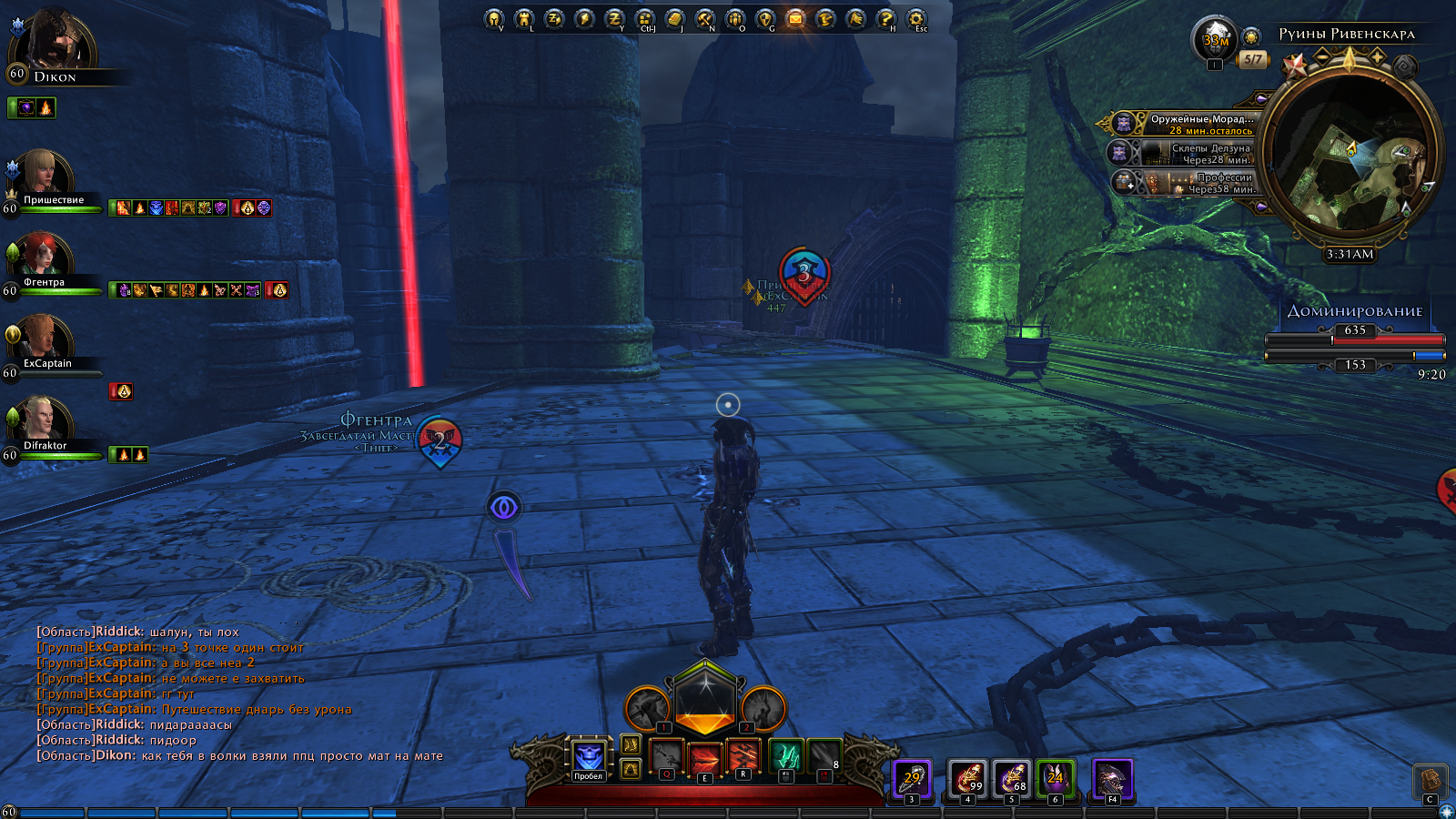Image resolution: width=1456 pixels, height=819 pixels.
Task: Use the potion slot showing 99
Action: pyautogui.click(x=967, y=778)
